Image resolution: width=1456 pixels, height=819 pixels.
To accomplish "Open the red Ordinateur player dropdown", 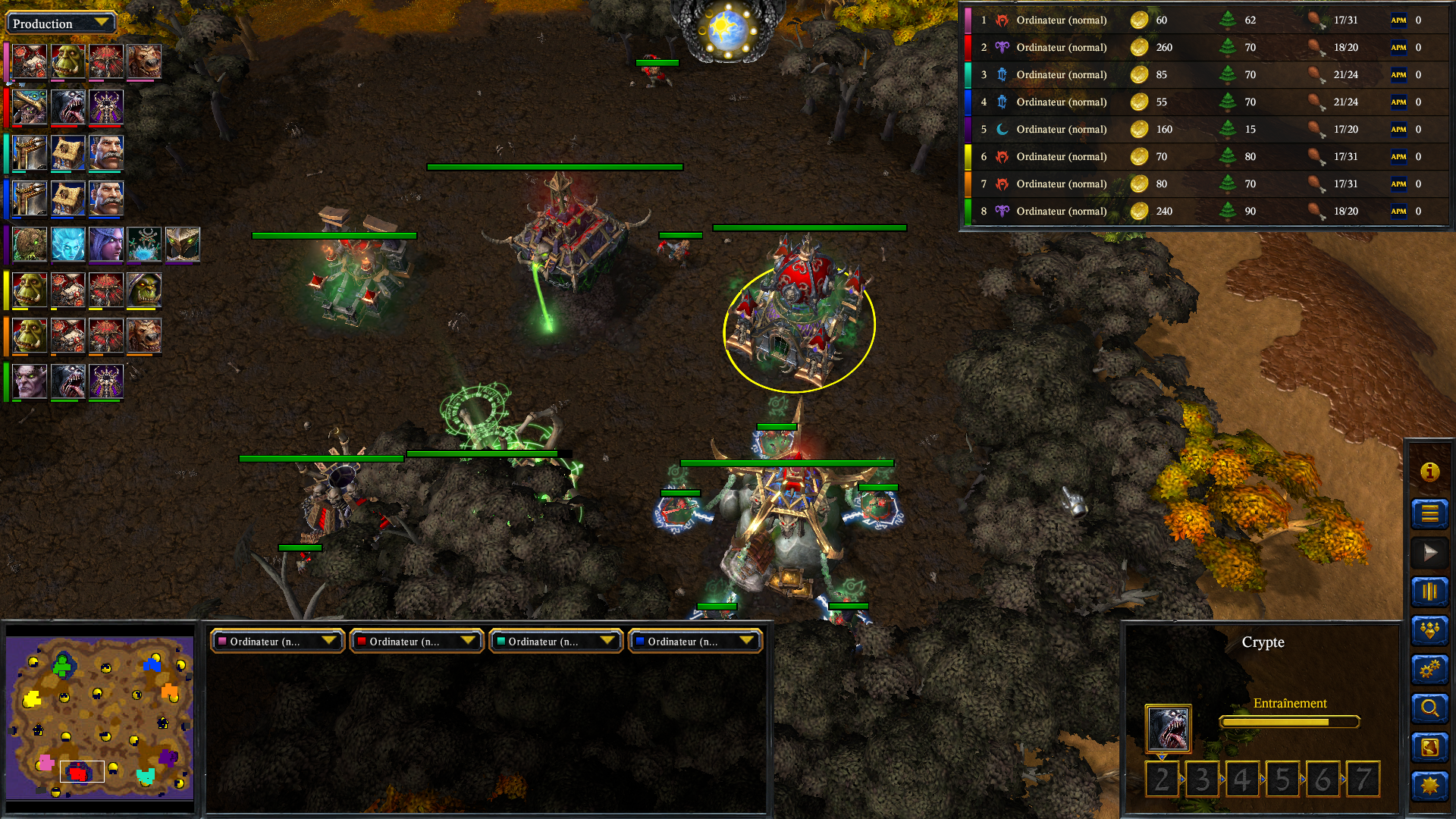I will (x=416, y=642).
